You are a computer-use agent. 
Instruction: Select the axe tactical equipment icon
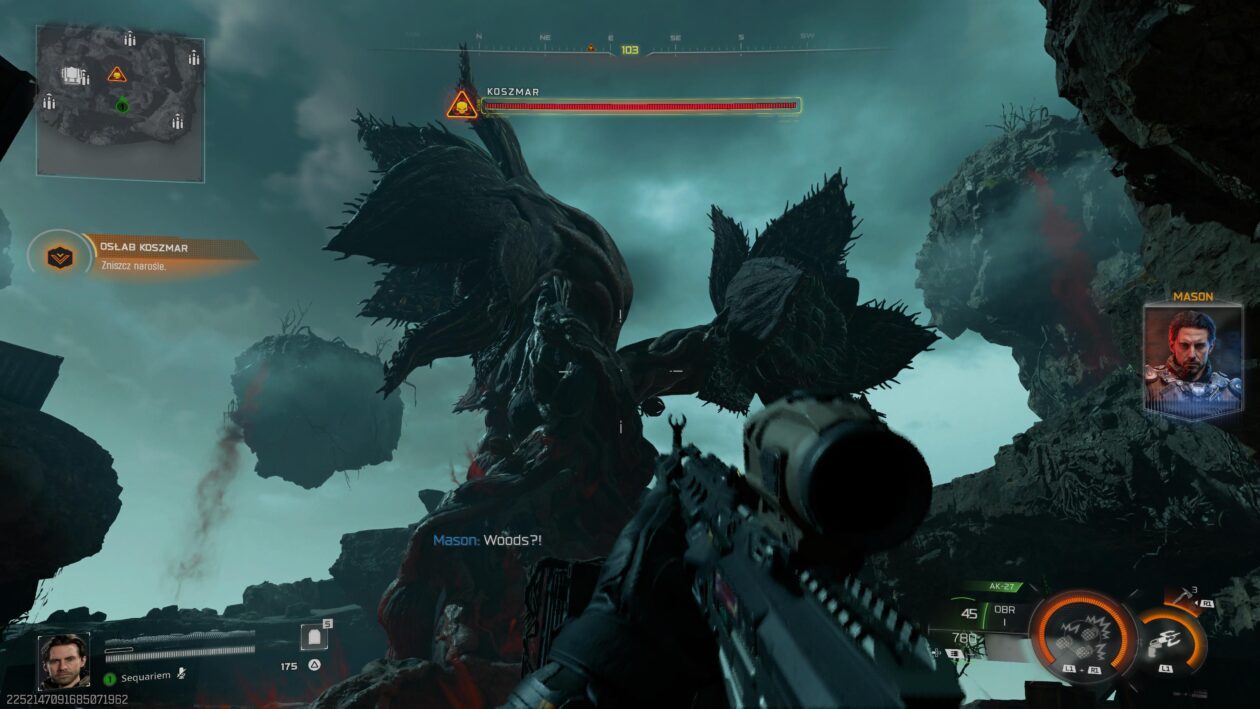(1184, 599)
